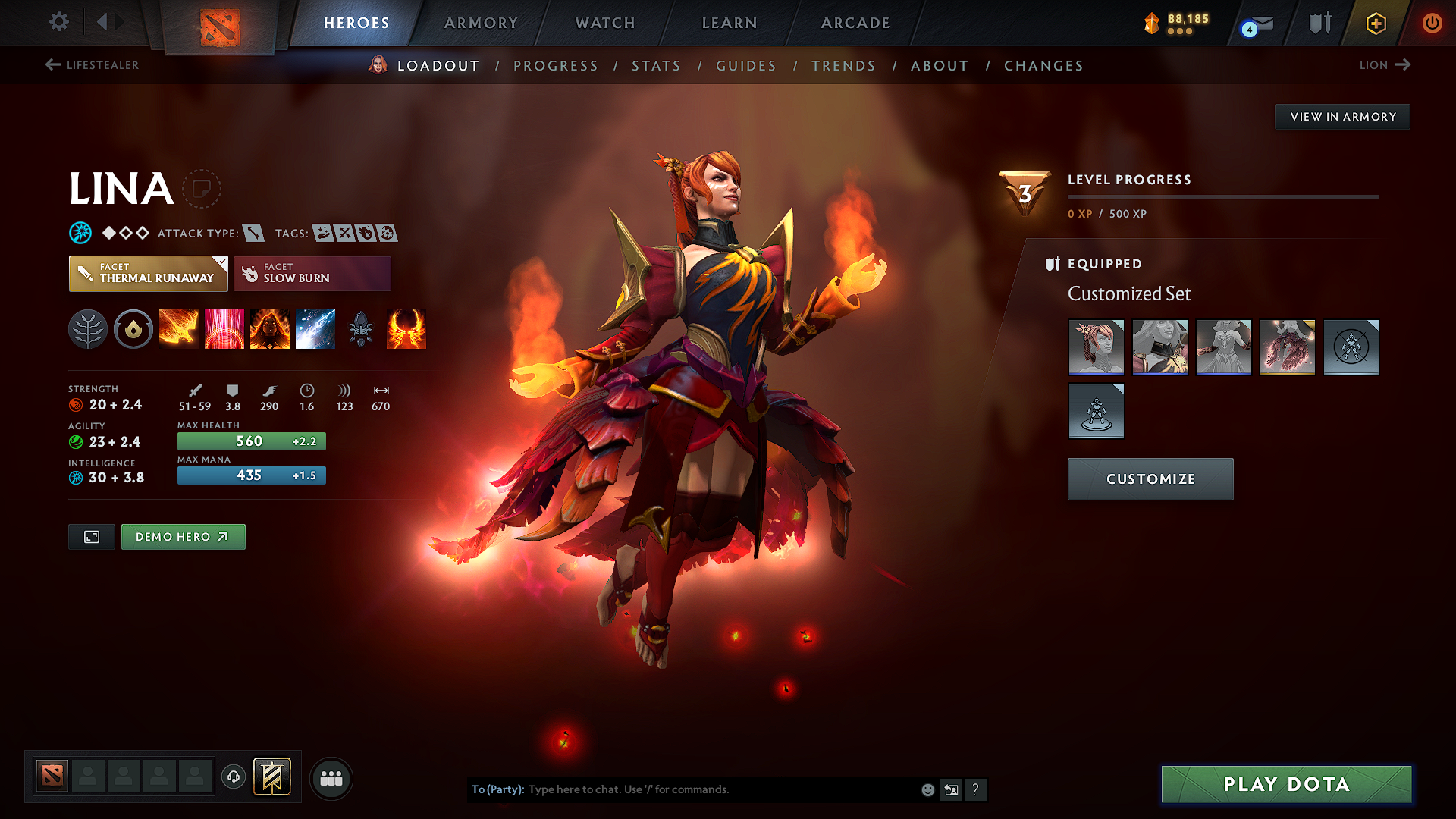Open the Fiery Soul ability details
This screenshot has height=819, width=1456.
270,329
